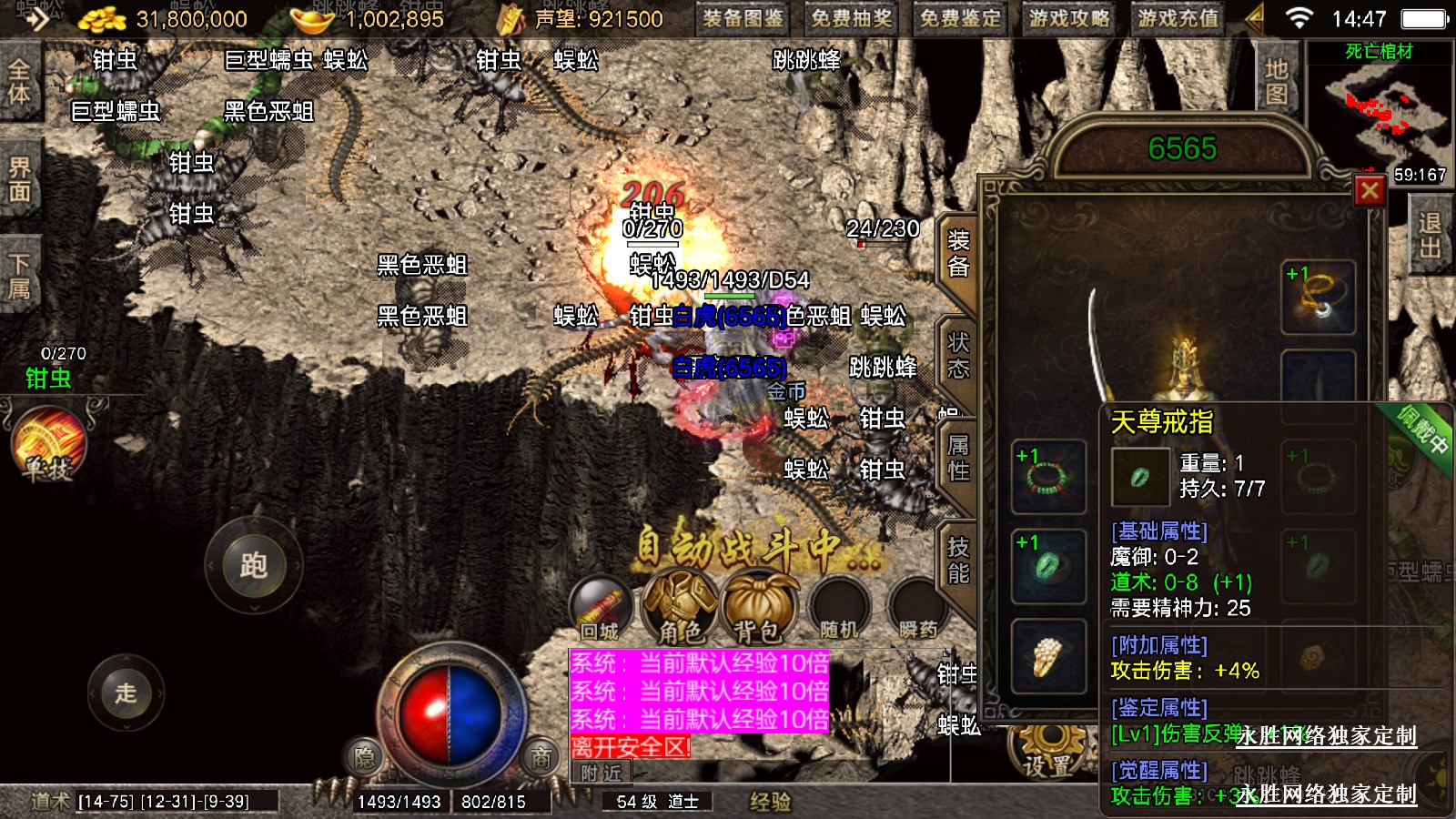Show the 游戏攻略 game guide
The width and height of the screenshot is (1456, 819).
pyautogui.click(x=1069, y=18)
